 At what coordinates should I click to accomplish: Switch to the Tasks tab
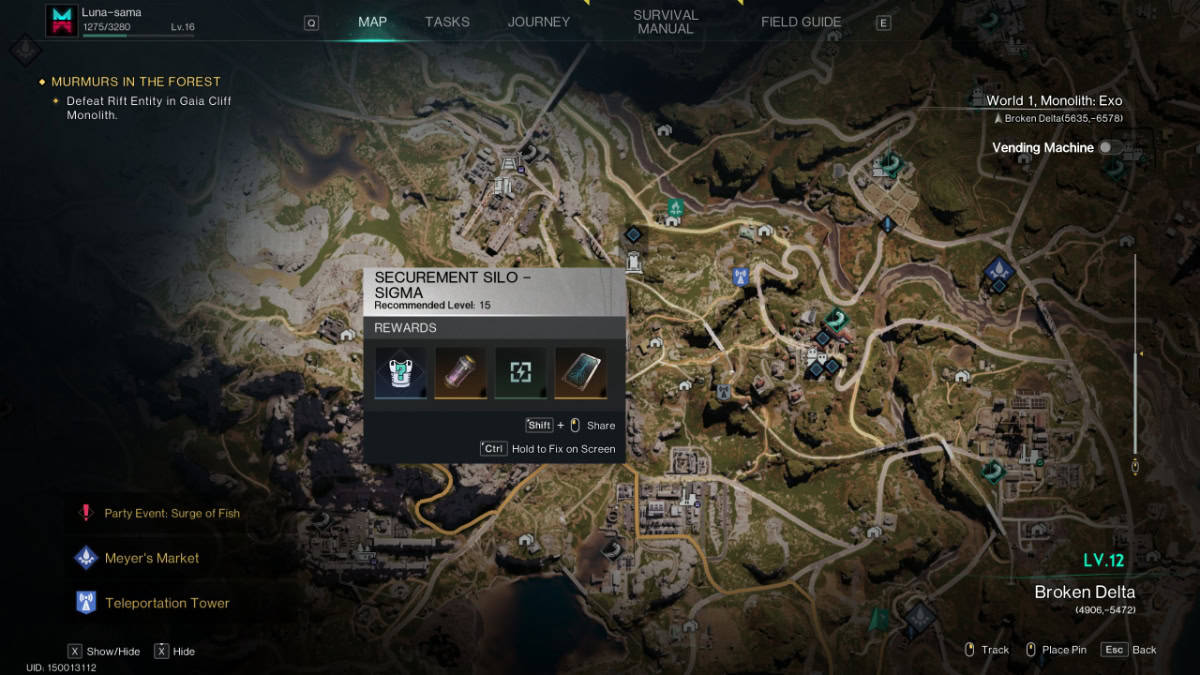click(447, 22)
